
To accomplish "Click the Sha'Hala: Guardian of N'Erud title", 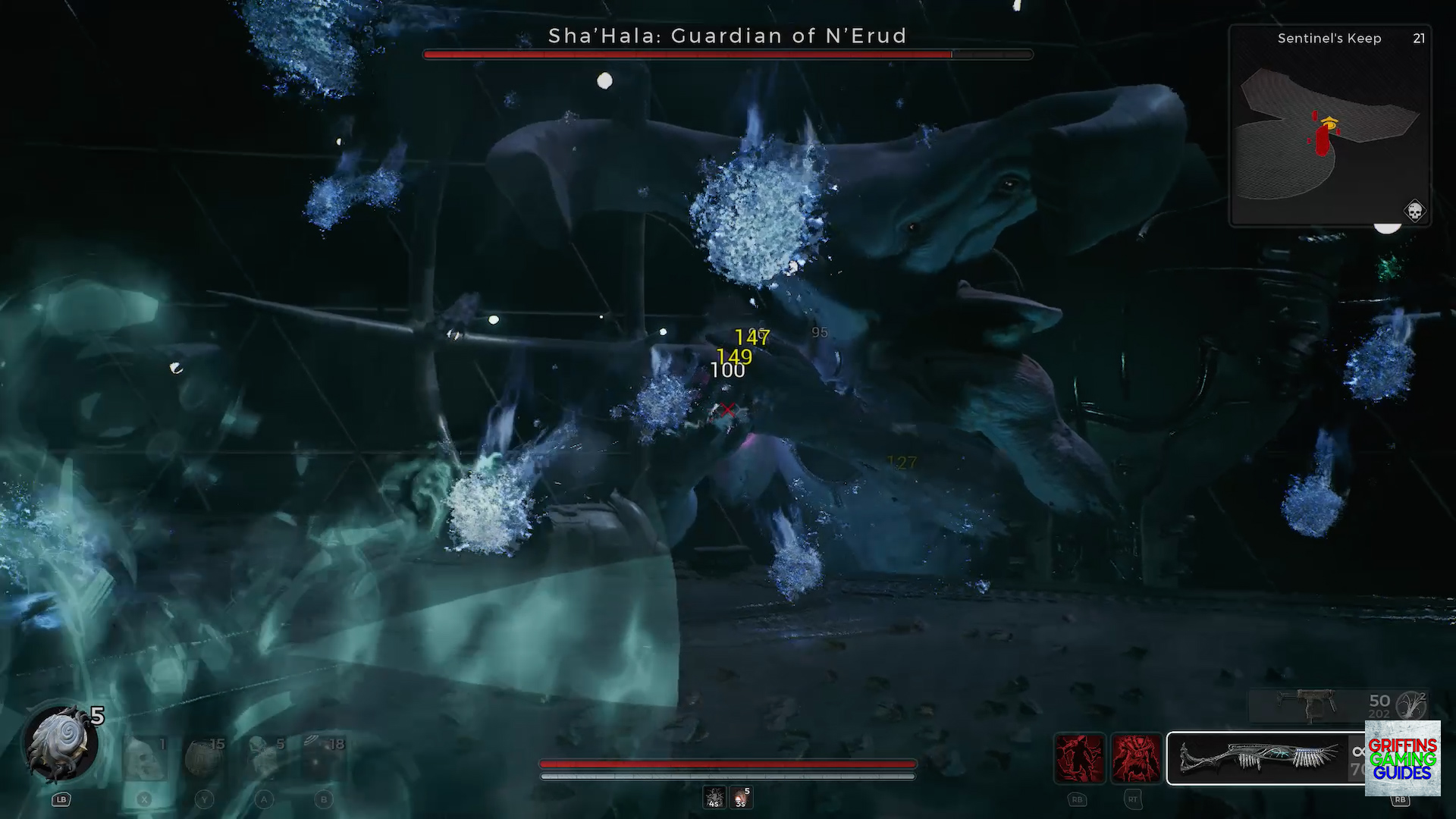I will click(x=727, y=36).
